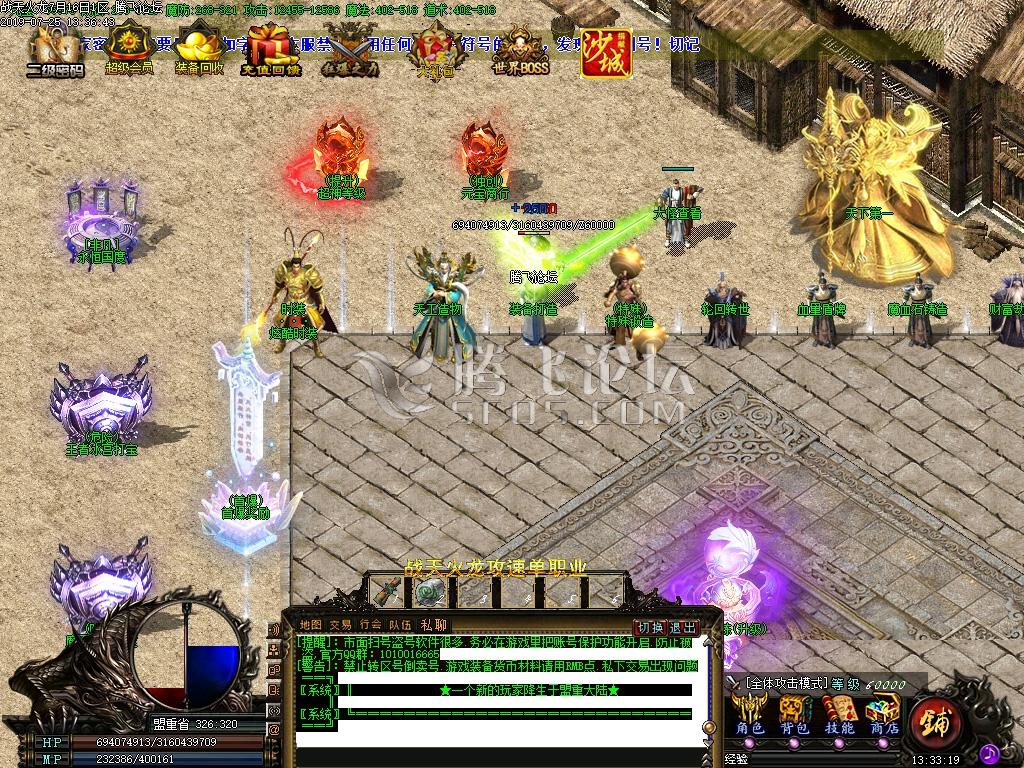
Task: Open the 角色 character sheet
Action: coord(750,714)
